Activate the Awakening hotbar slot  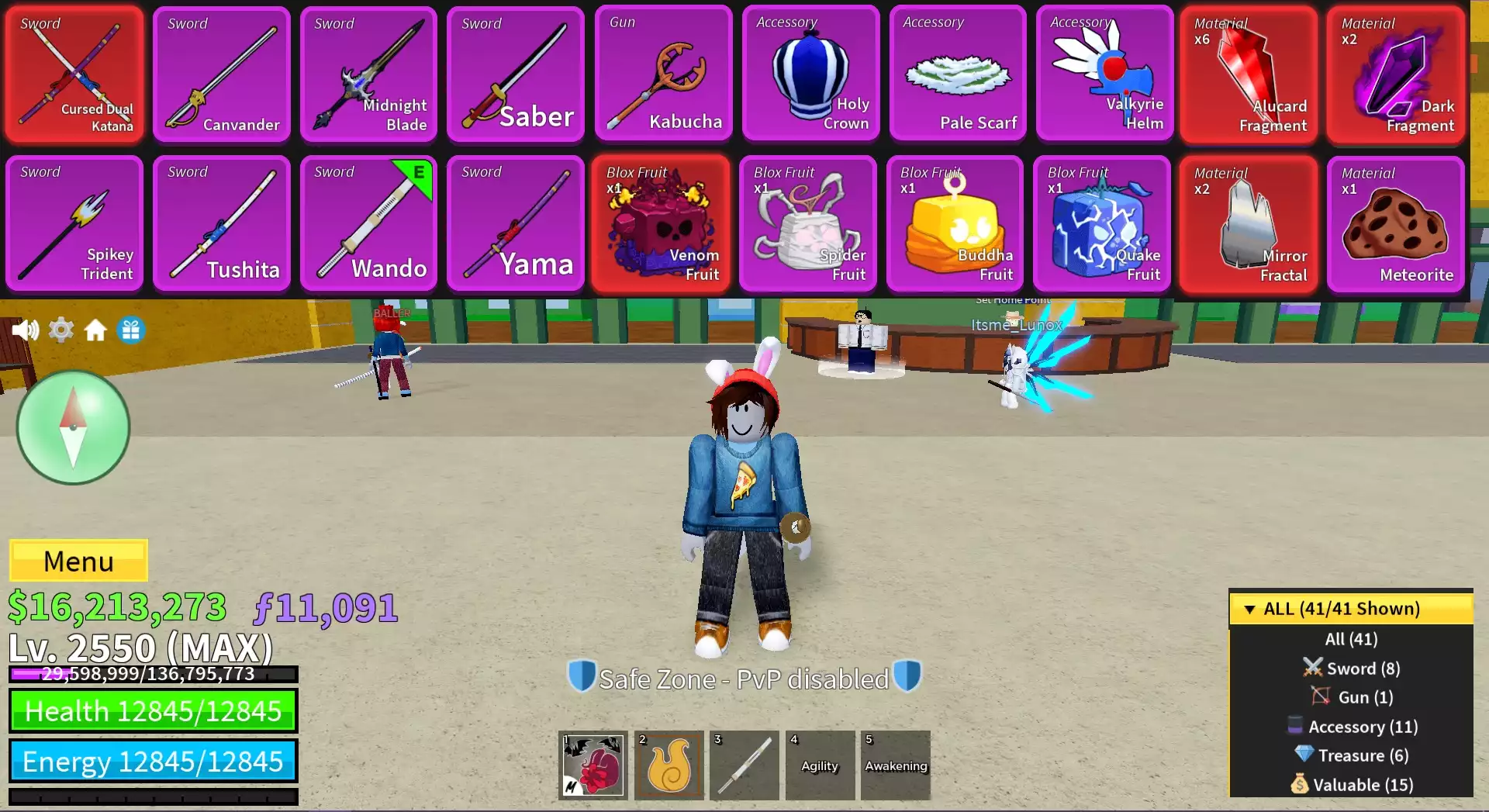[896, 765]
